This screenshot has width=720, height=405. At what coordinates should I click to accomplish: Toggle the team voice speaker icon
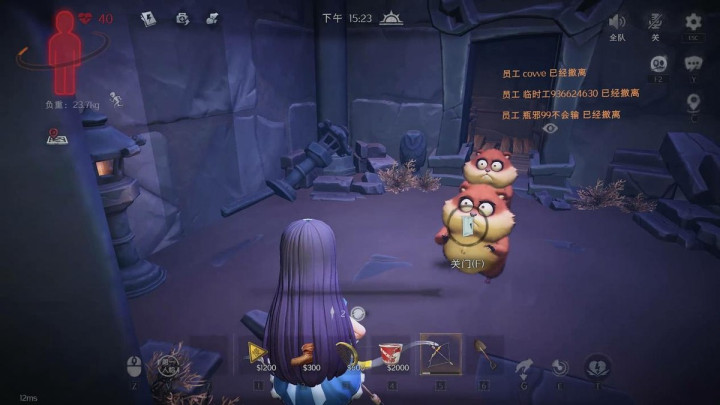point(617,22)
